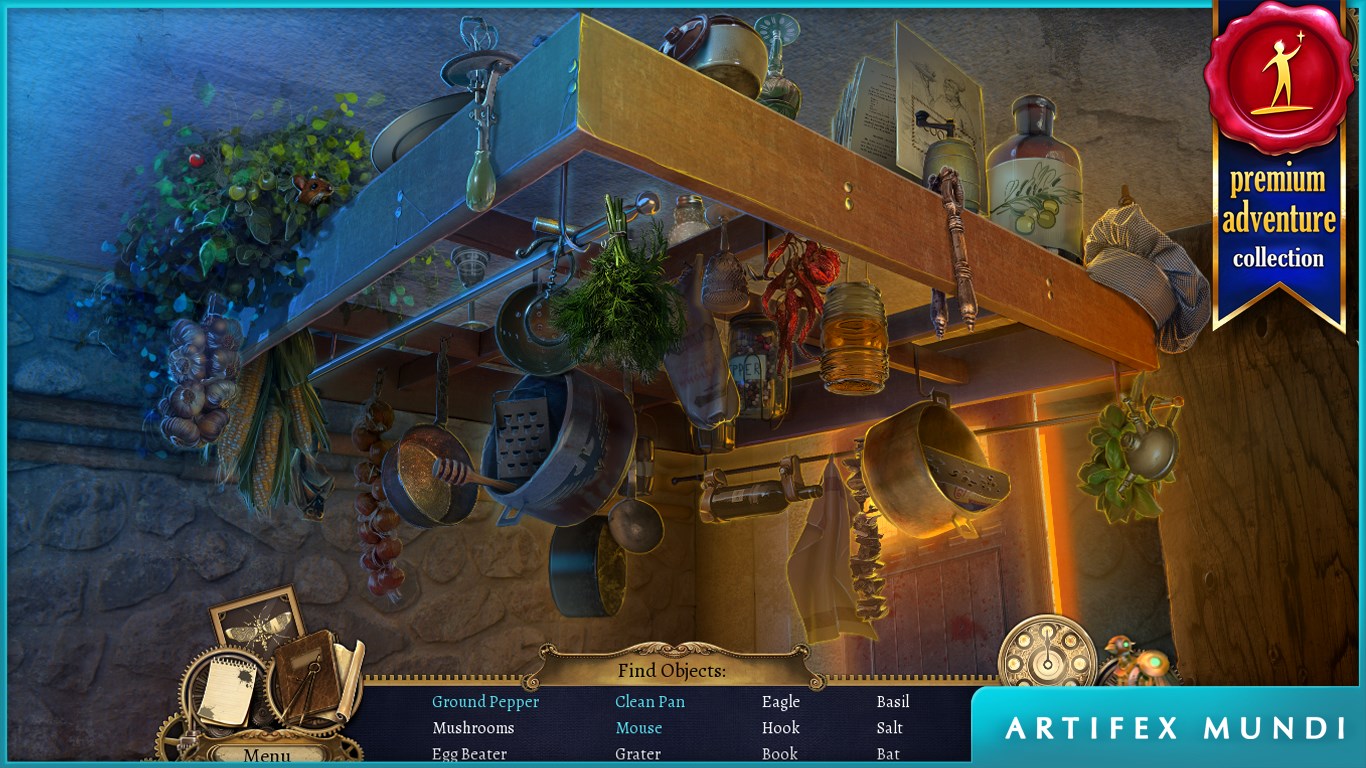The width and height of the screenshot is (1366, 768).
Task: Click the Mouse list entry
Action: [638, 728]
